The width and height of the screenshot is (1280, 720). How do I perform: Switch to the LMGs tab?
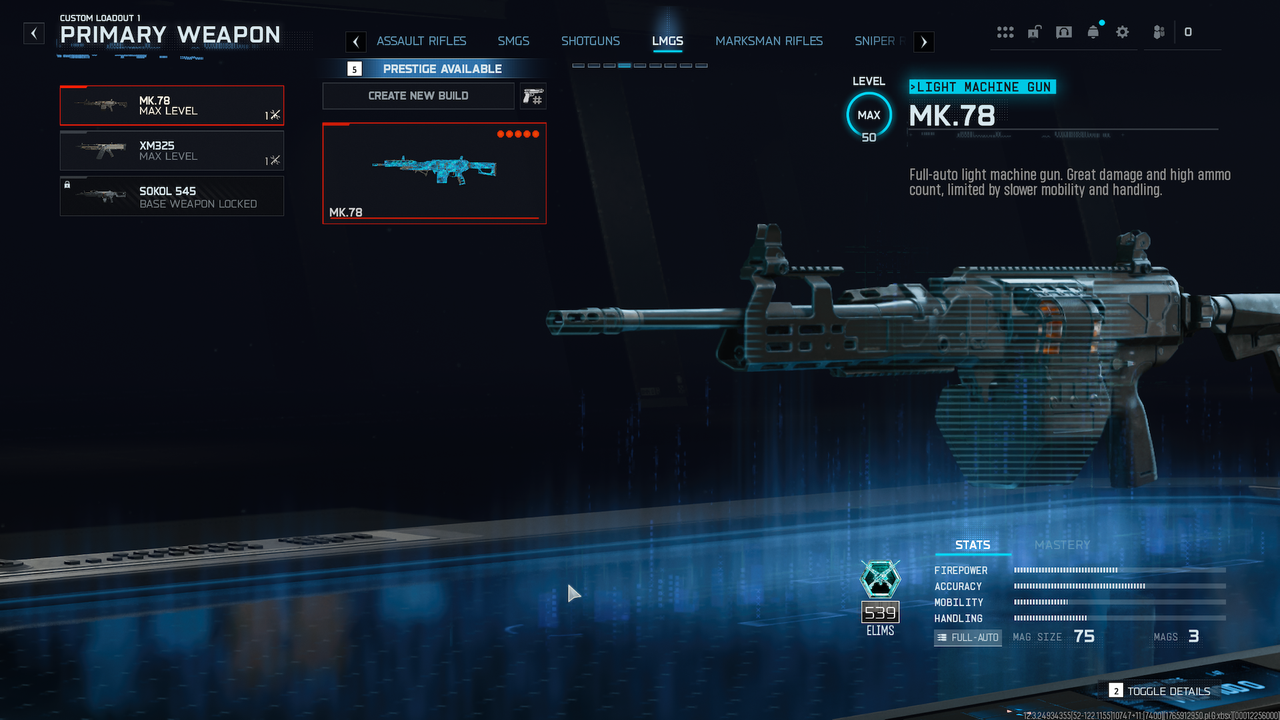point(667,41)
